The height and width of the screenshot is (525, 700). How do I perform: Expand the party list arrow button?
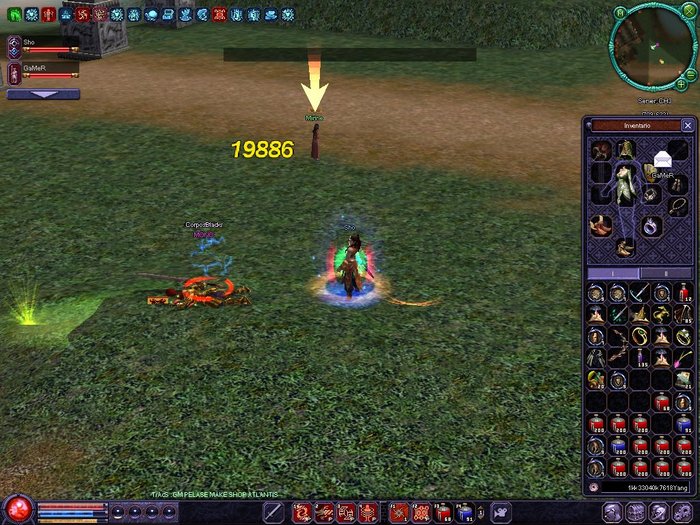43,94
